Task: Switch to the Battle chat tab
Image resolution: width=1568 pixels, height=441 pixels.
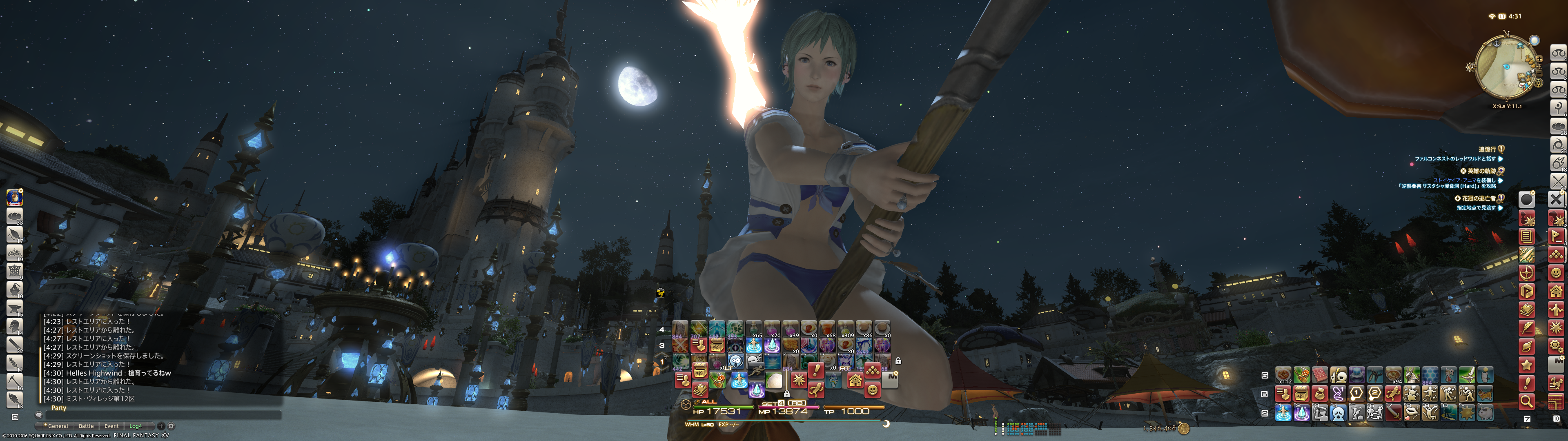Action: [x=87, y=426]
